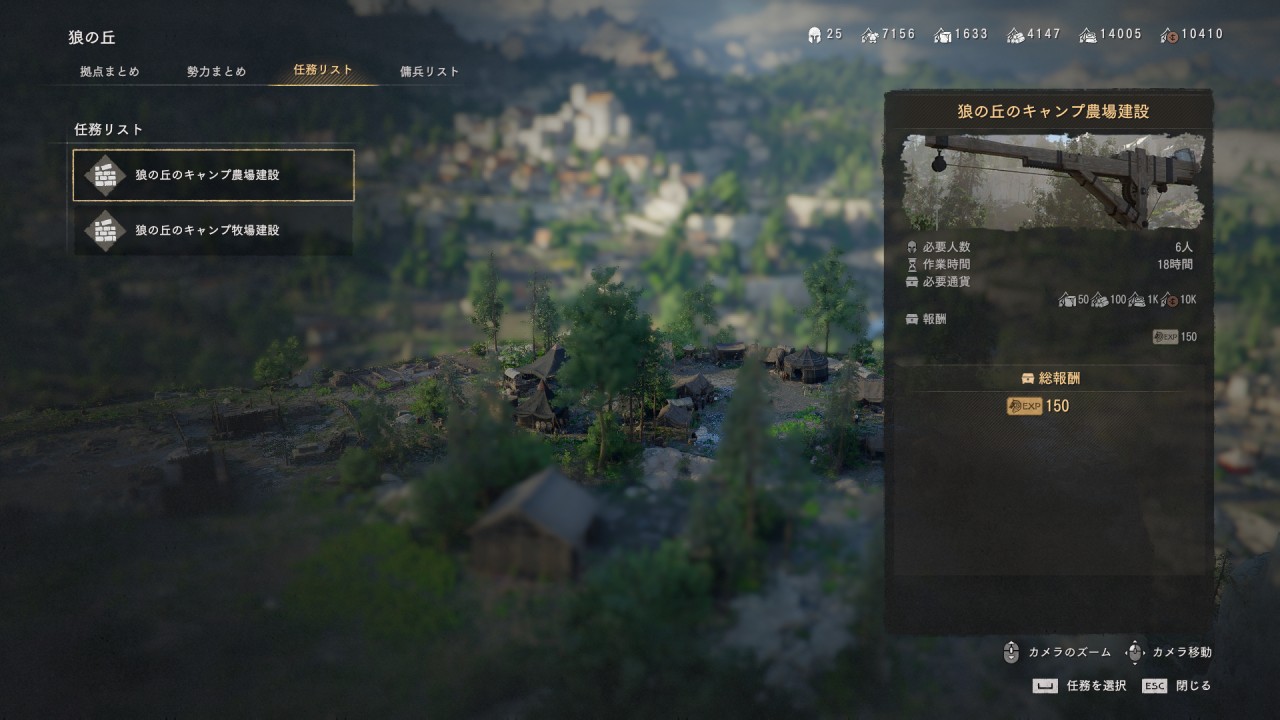The width and height of the screenshot is (1280, 720).
Task: Select the 狼の丘のキャンプ農場建設 mission
Action: click(213, 175)
